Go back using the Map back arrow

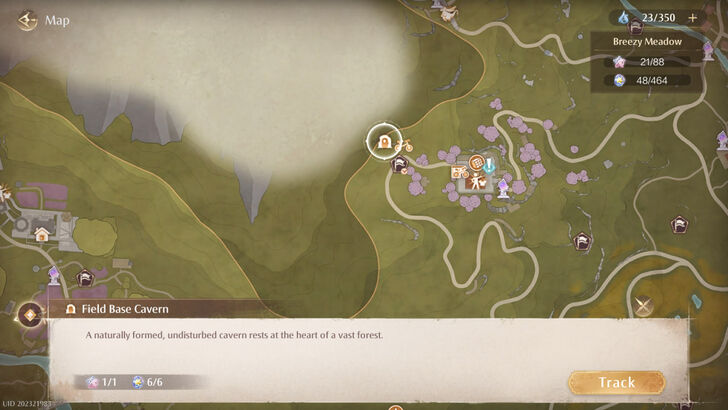28,20
